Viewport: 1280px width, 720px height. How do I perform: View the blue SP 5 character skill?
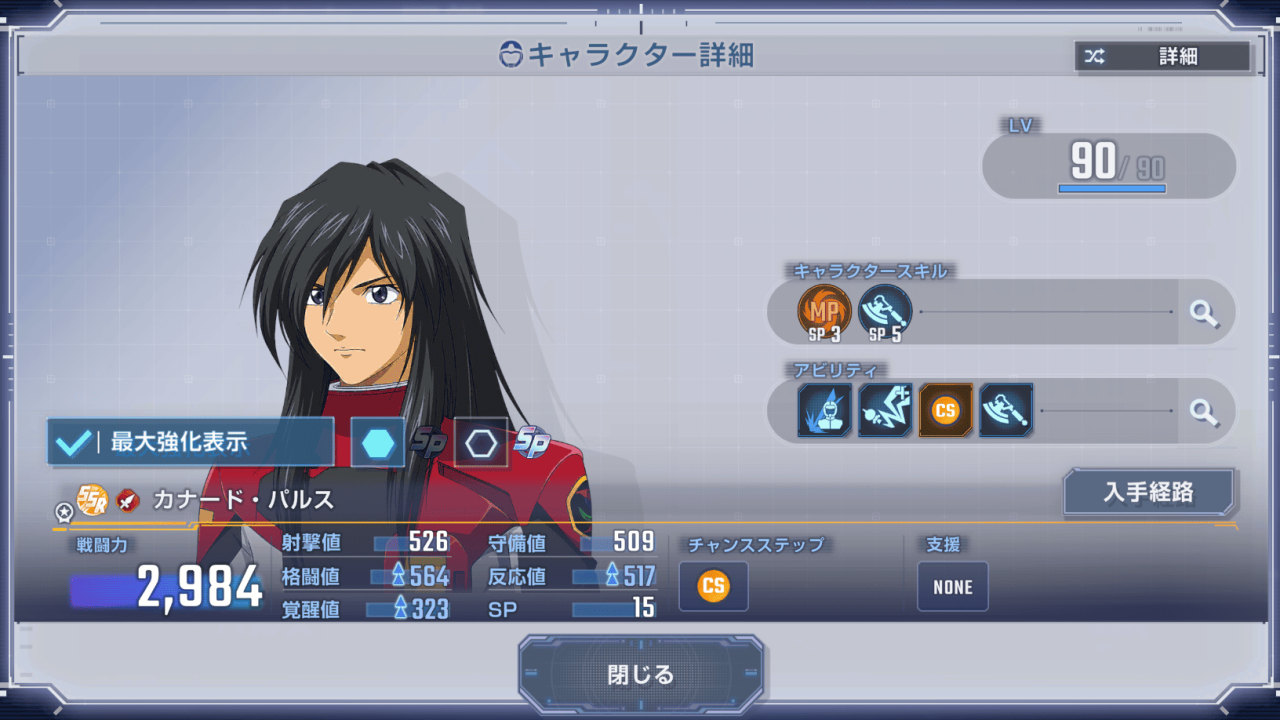pyautogui.click(x=885, y=311)
